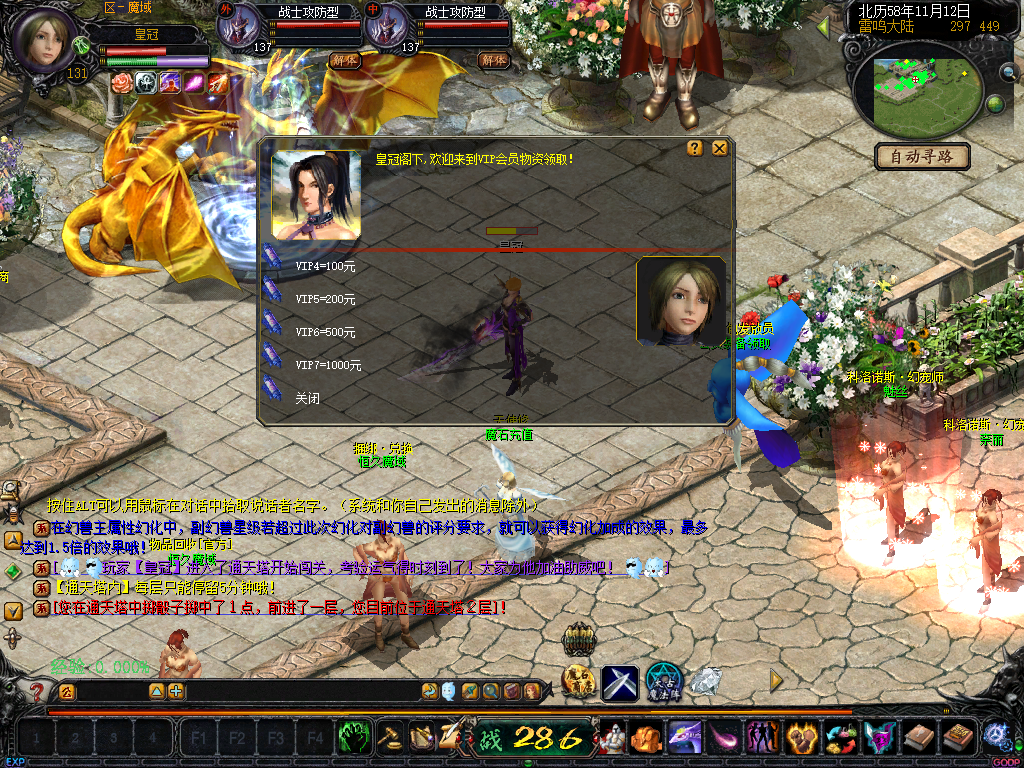
Task: Close the VIP dialog with the X button
Action: [x=719, y=148]
